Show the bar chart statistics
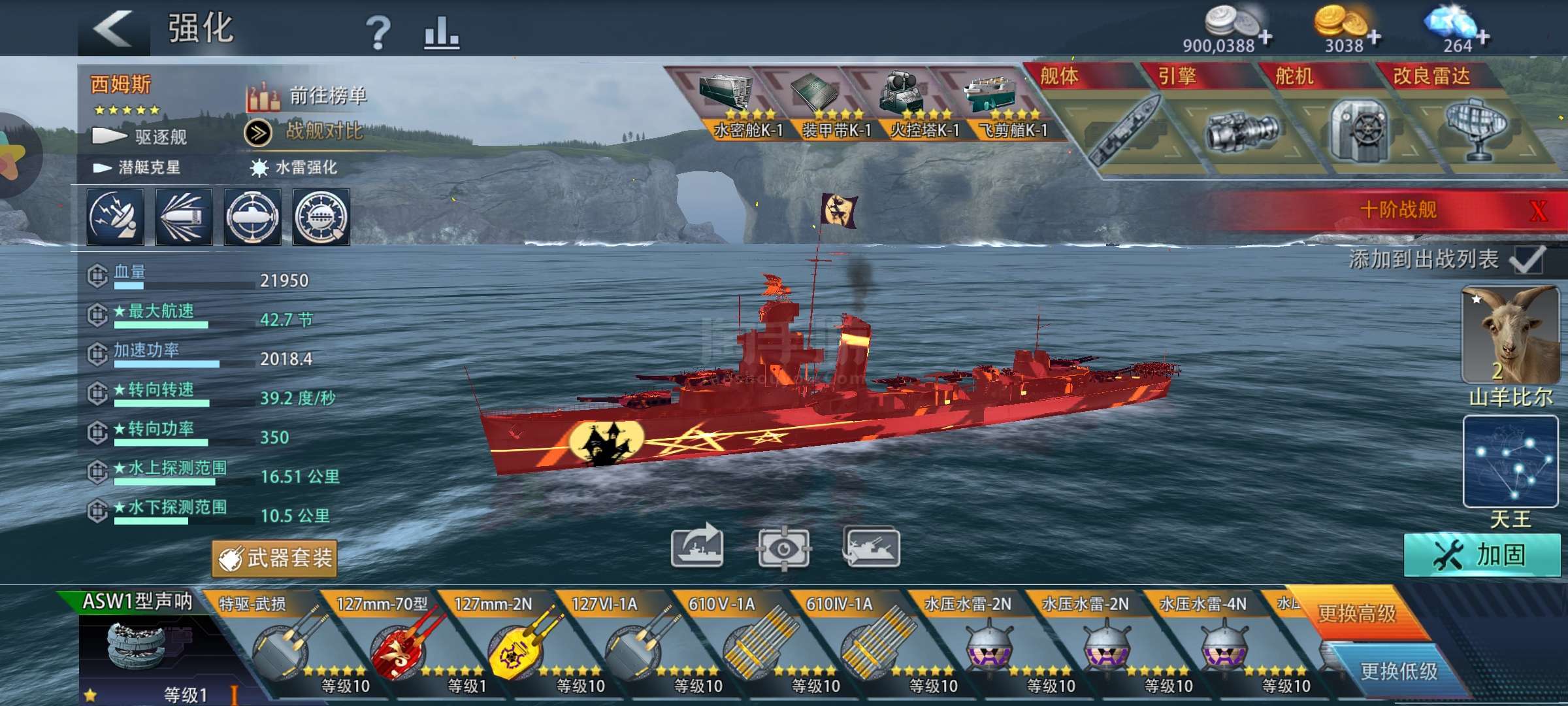1568x706 pixels. click(442, 32)
